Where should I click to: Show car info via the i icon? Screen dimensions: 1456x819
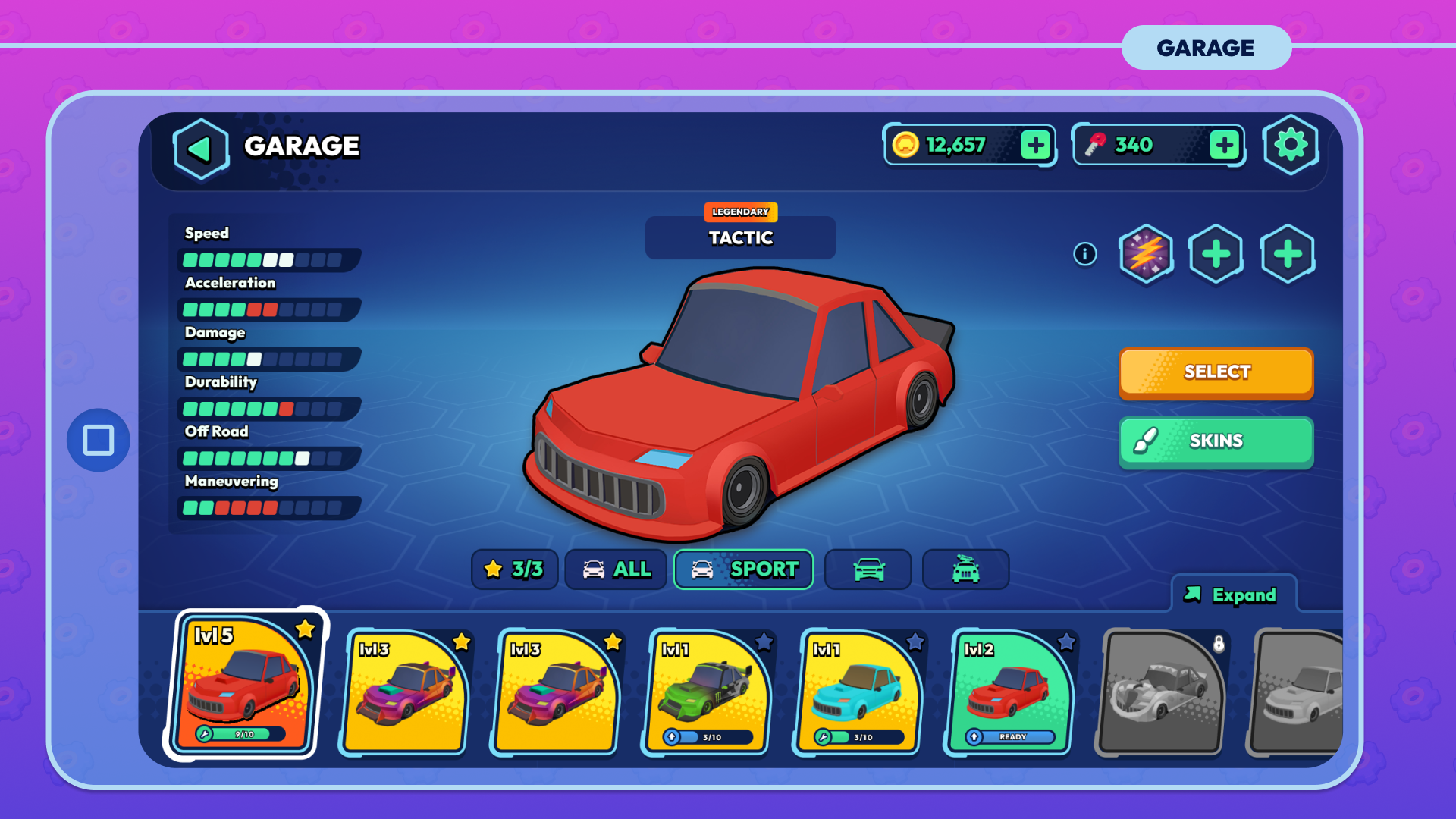point(1085,254)
